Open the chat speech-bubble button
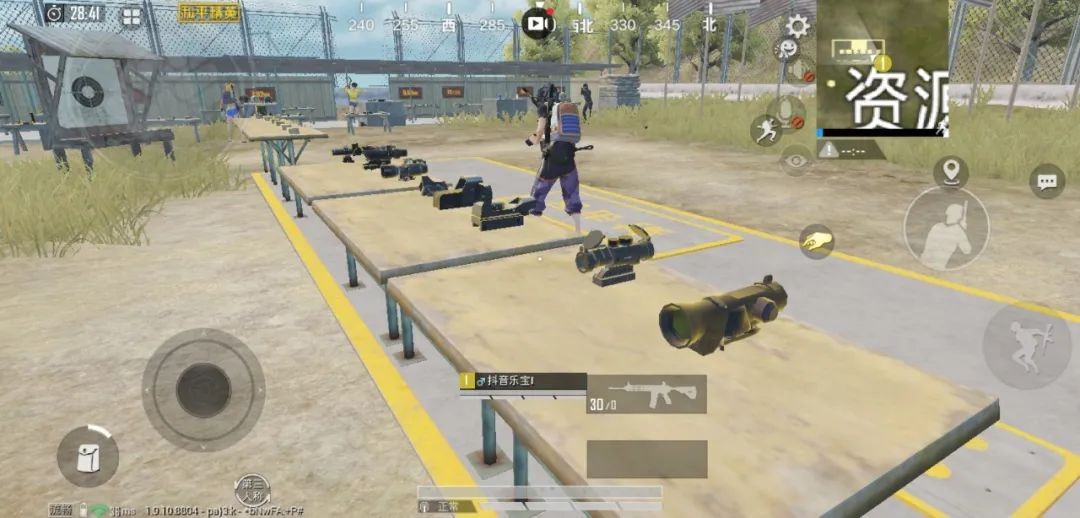This screenshot has width=1080, height=518. [1046, 181]
